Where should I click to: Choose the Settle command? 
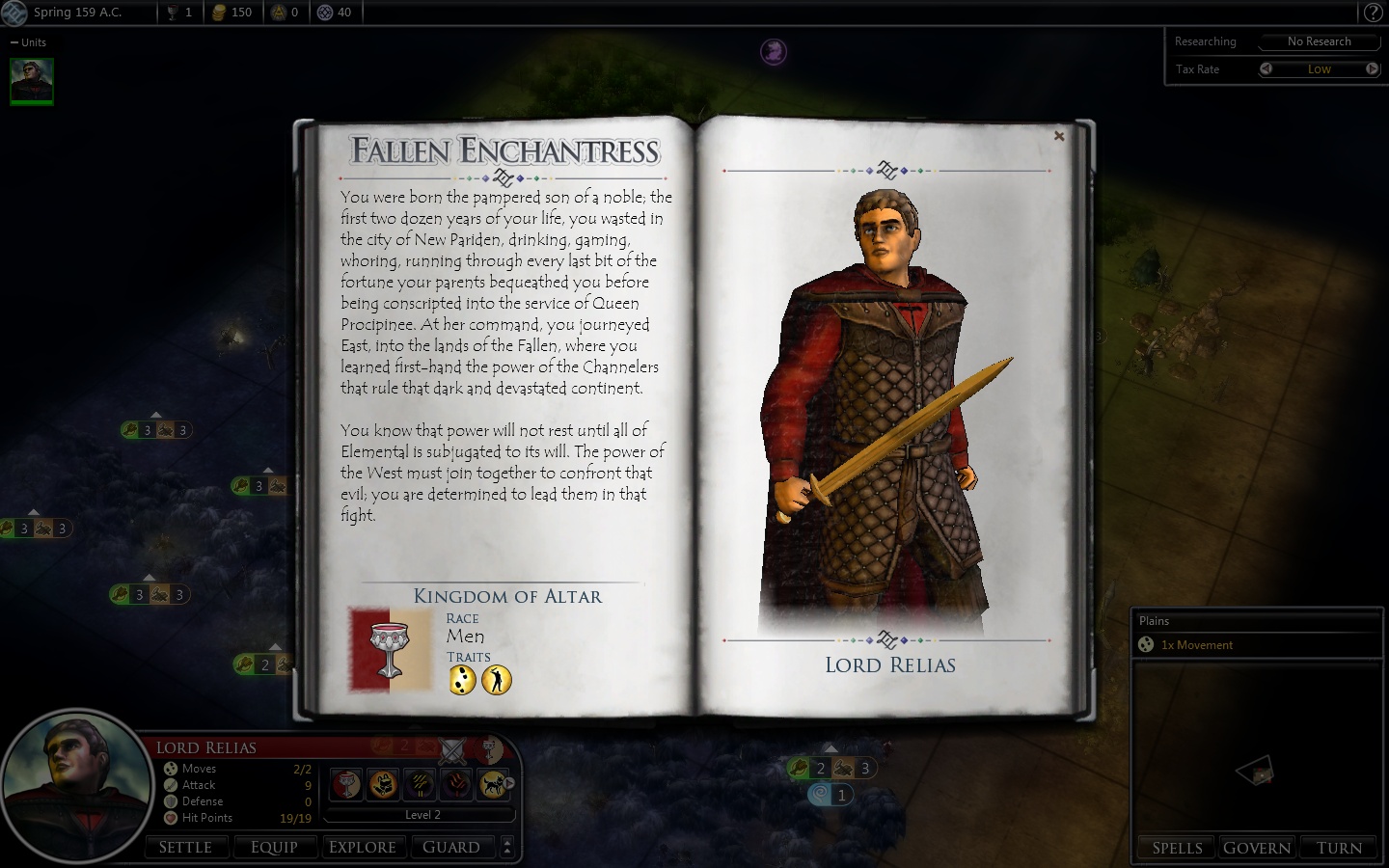coord(185,847)
